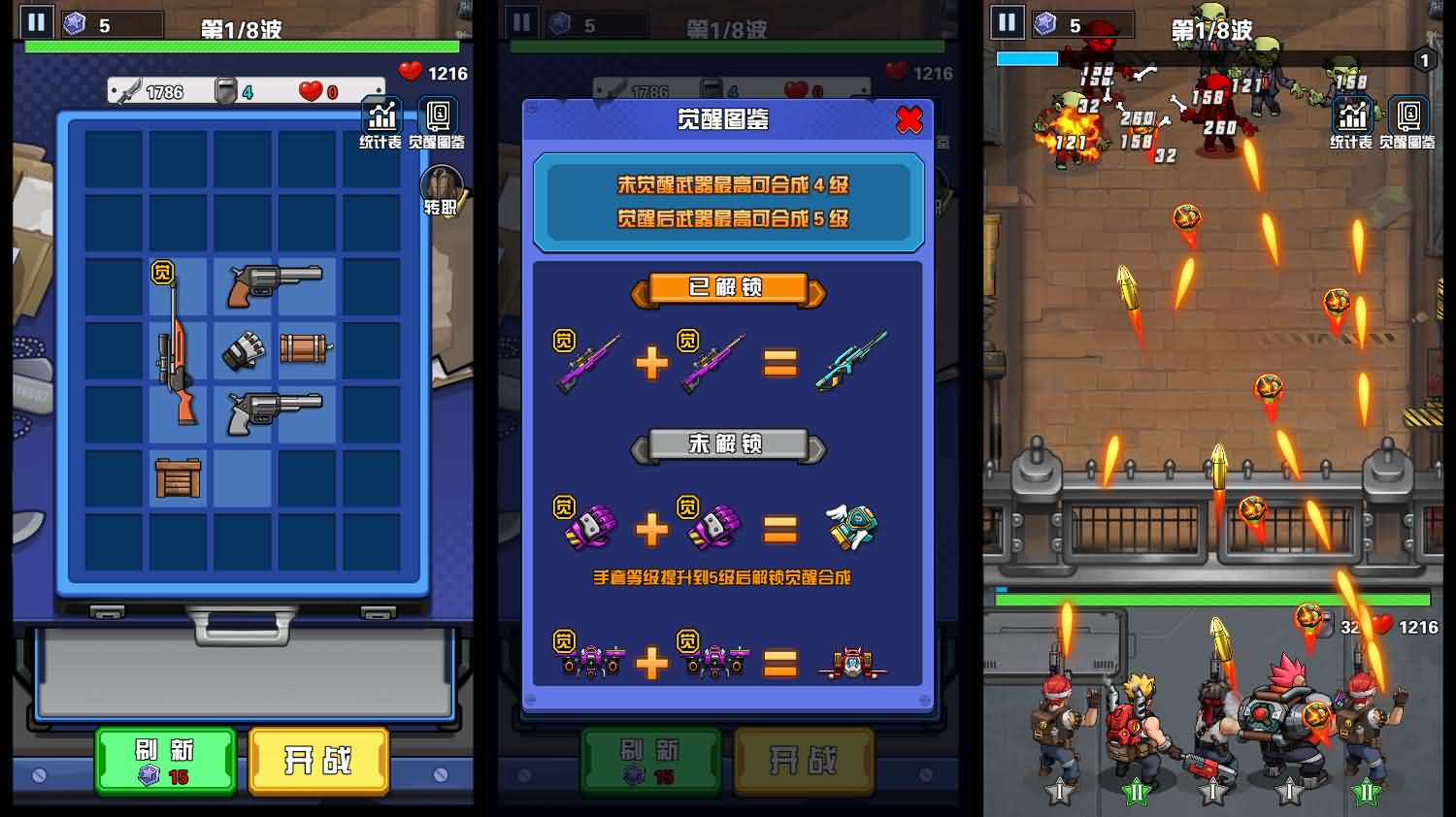Open the 统计表 statistics panel
The height and width of the screenshot is (817, 1456).
(x=382, y=118)
